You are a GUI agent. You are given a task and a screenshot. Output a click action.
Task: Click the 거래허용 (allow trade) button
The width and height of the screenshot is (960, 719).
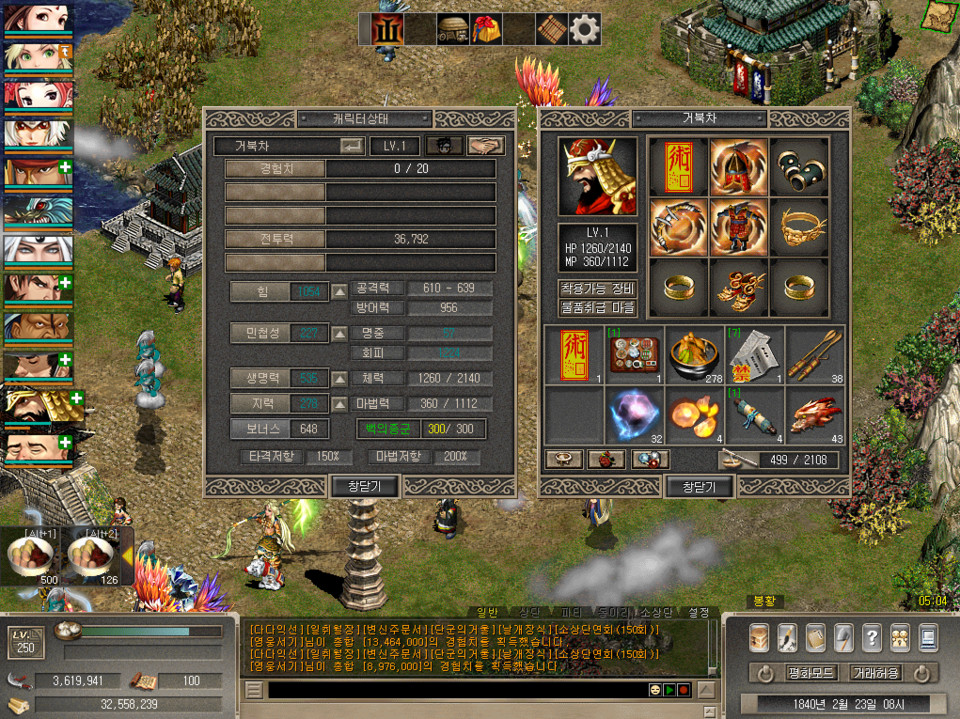pyautogui.click(x=876, y=673)
